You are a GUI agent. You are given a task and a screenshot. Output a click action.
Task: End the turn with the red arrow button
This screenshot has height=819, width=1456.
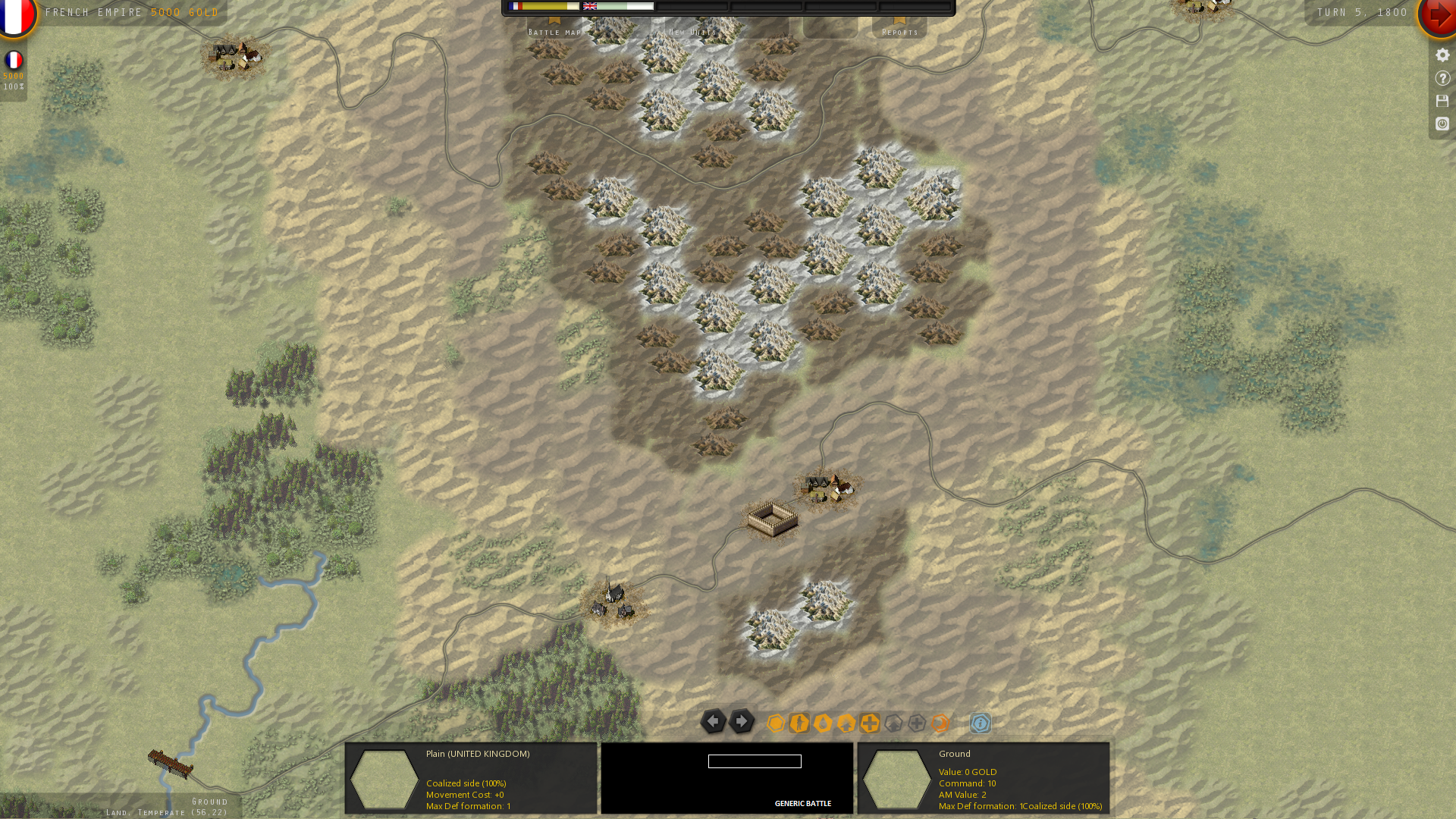1438,15
